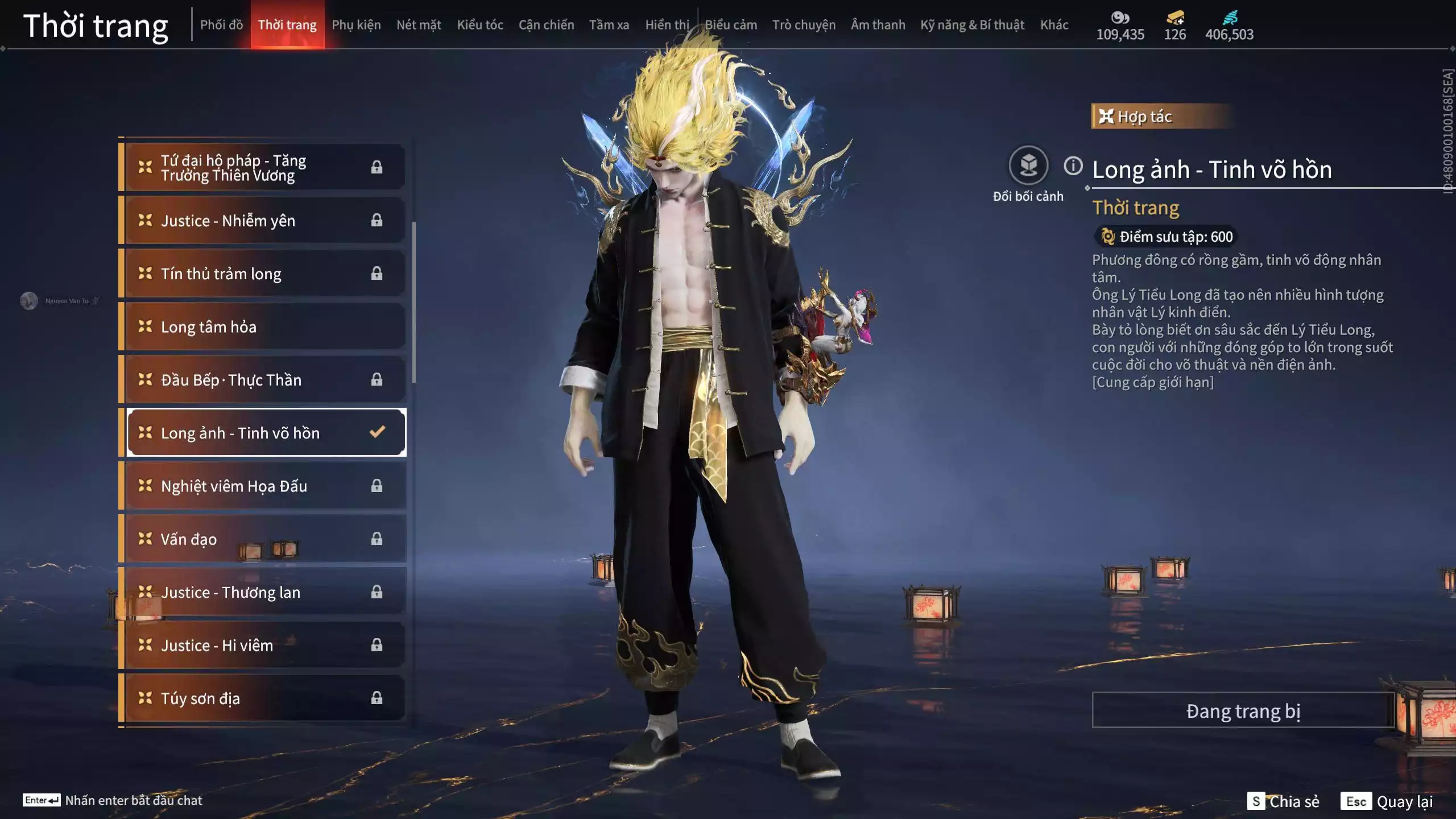The width and height of the screenshot is (1456, 819).
Task: Go to the Kiểu tóc tab
Action: pyautogui.click(x=480, y=25)
